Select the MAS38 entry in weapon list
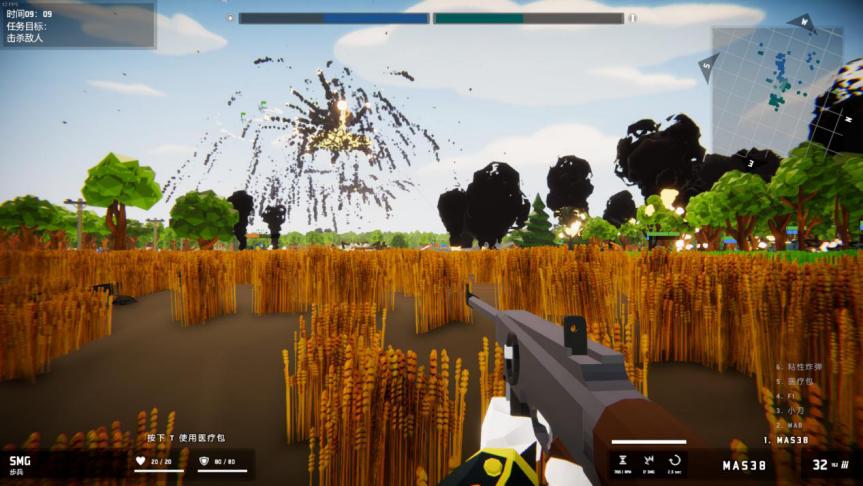 (x=785, y=440)
